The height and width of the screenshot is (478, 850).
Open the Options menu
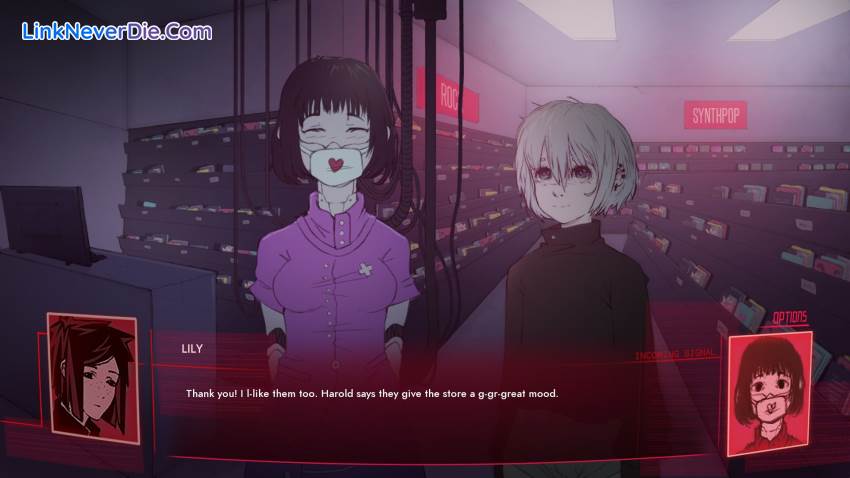[789, 318]
